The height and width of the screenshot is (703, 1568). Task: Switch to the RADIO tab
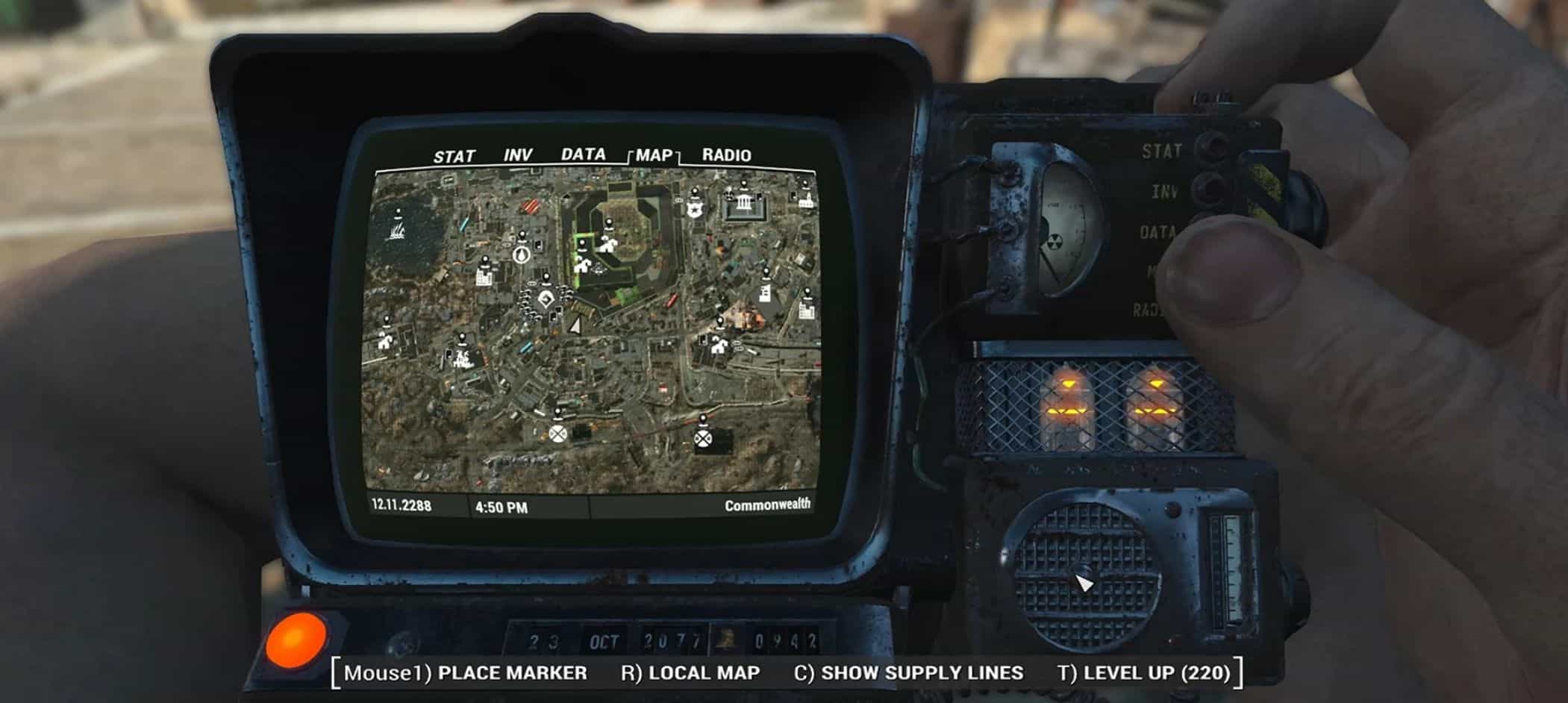(x=726, y=155)
